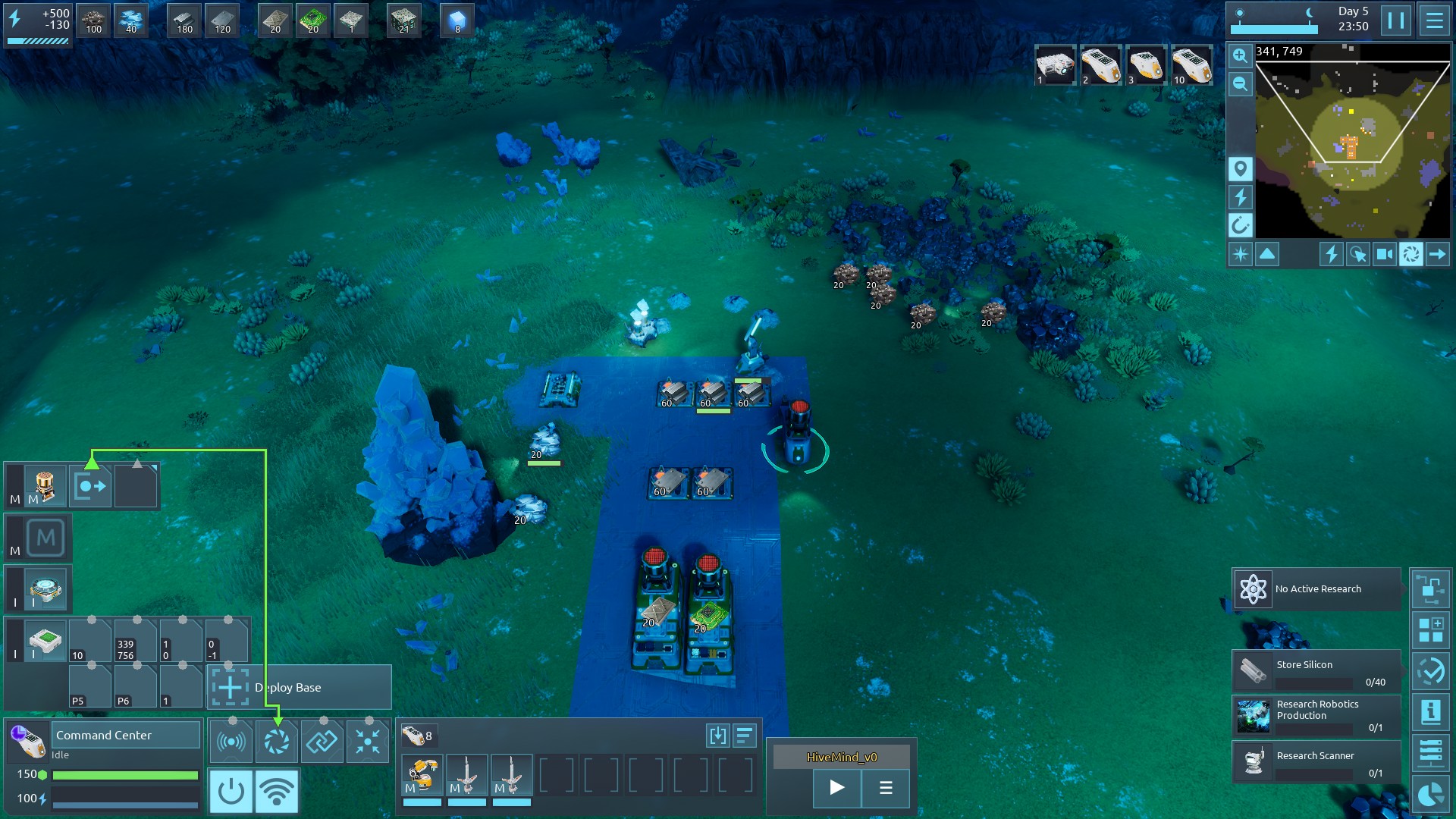This screenshot has width=1456, height=819.
Task: Pause the game with the pause button
Action: [1395, 20]
